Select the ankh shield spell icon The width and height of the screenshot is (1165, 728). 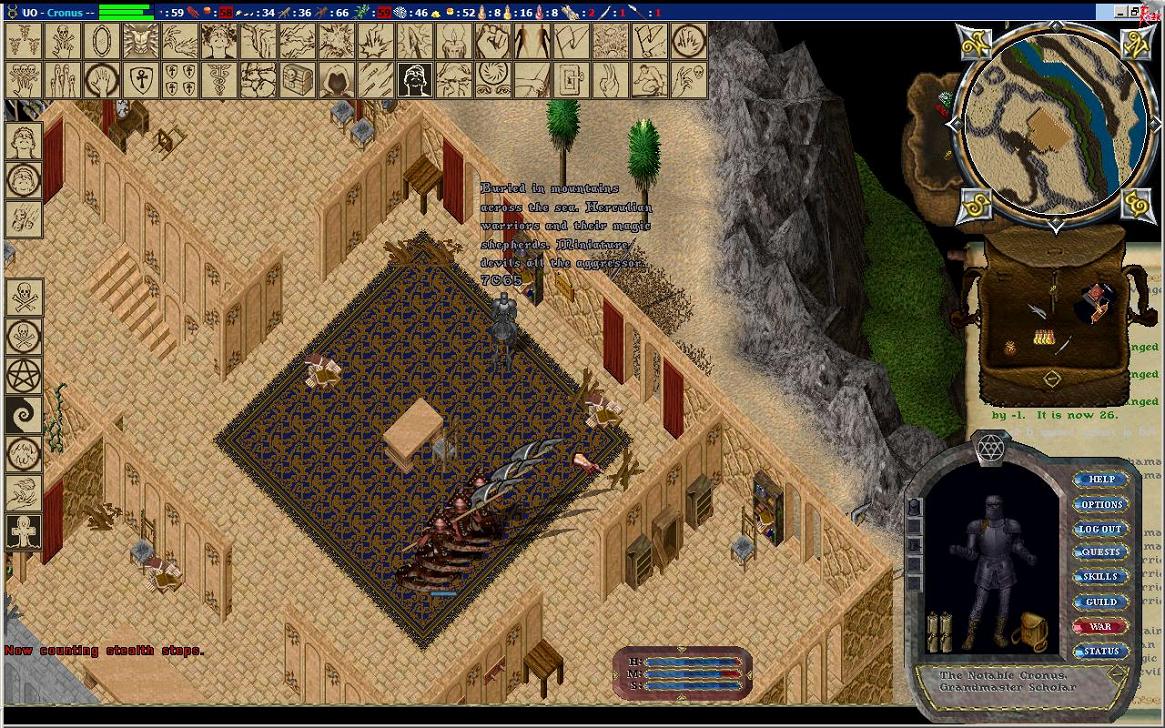[x=141, y=79]
